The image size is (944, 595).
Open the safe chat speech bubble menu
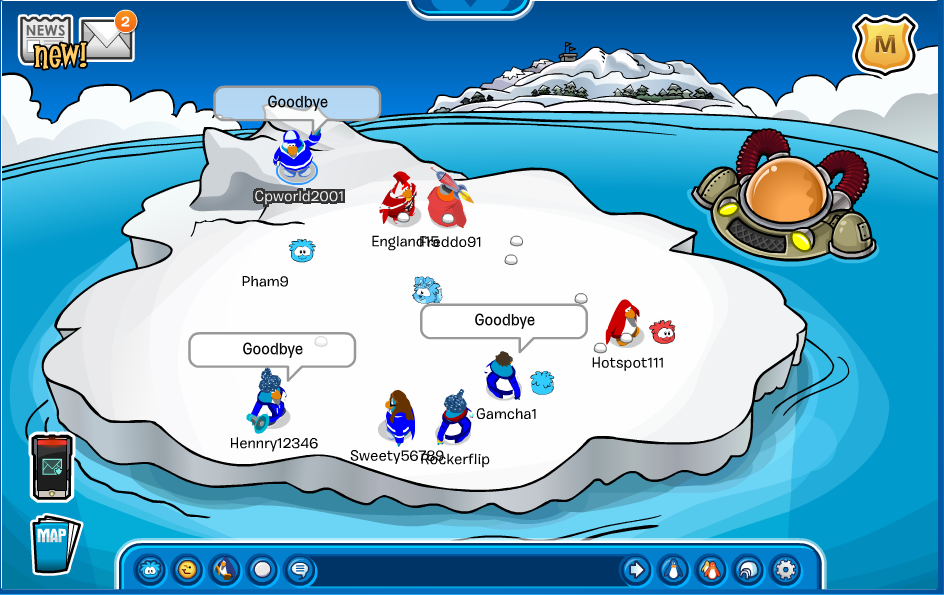299,570
